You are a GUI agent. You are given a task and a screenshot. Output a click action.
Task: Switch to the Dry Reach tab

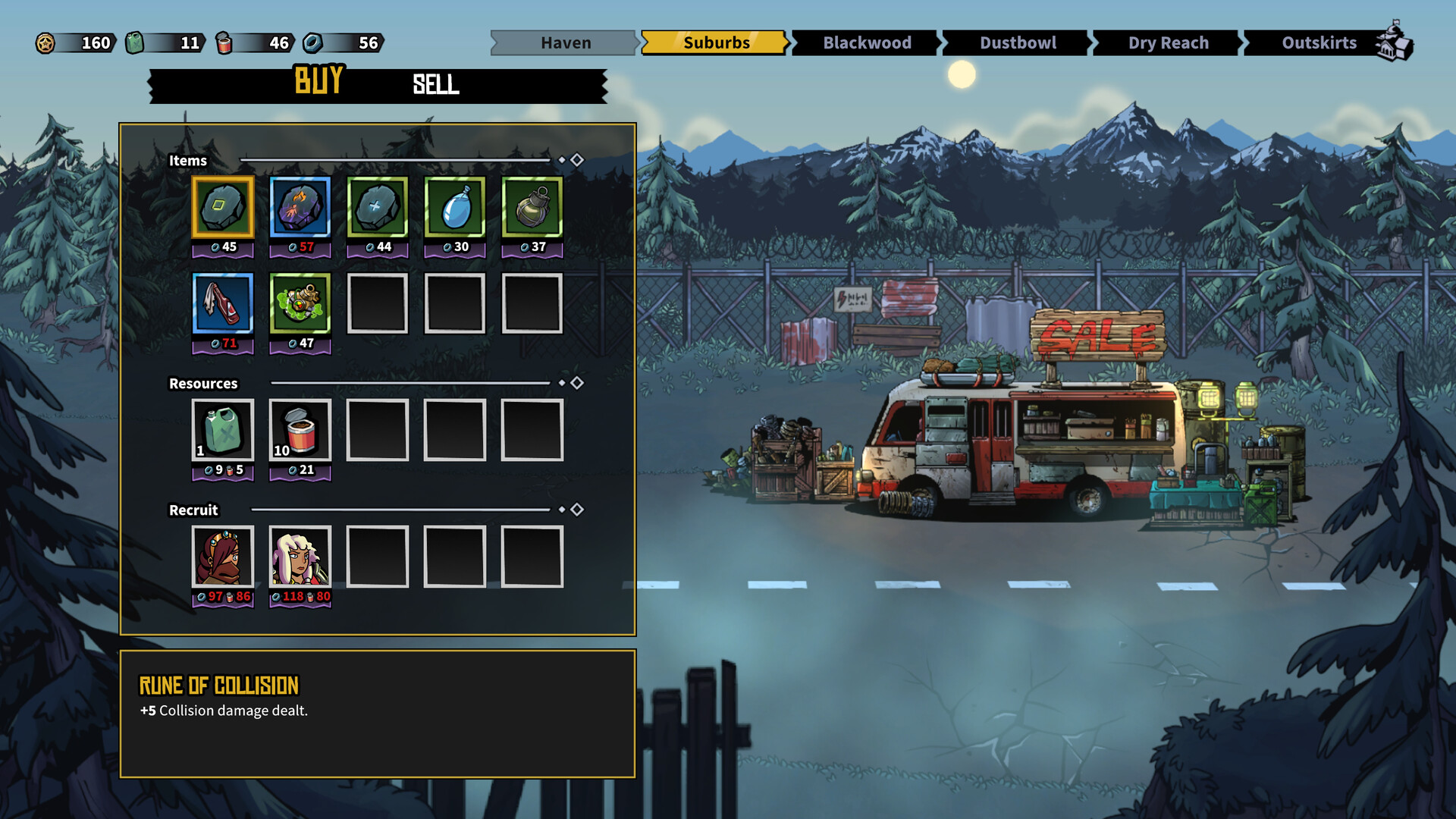point(1168,42)
